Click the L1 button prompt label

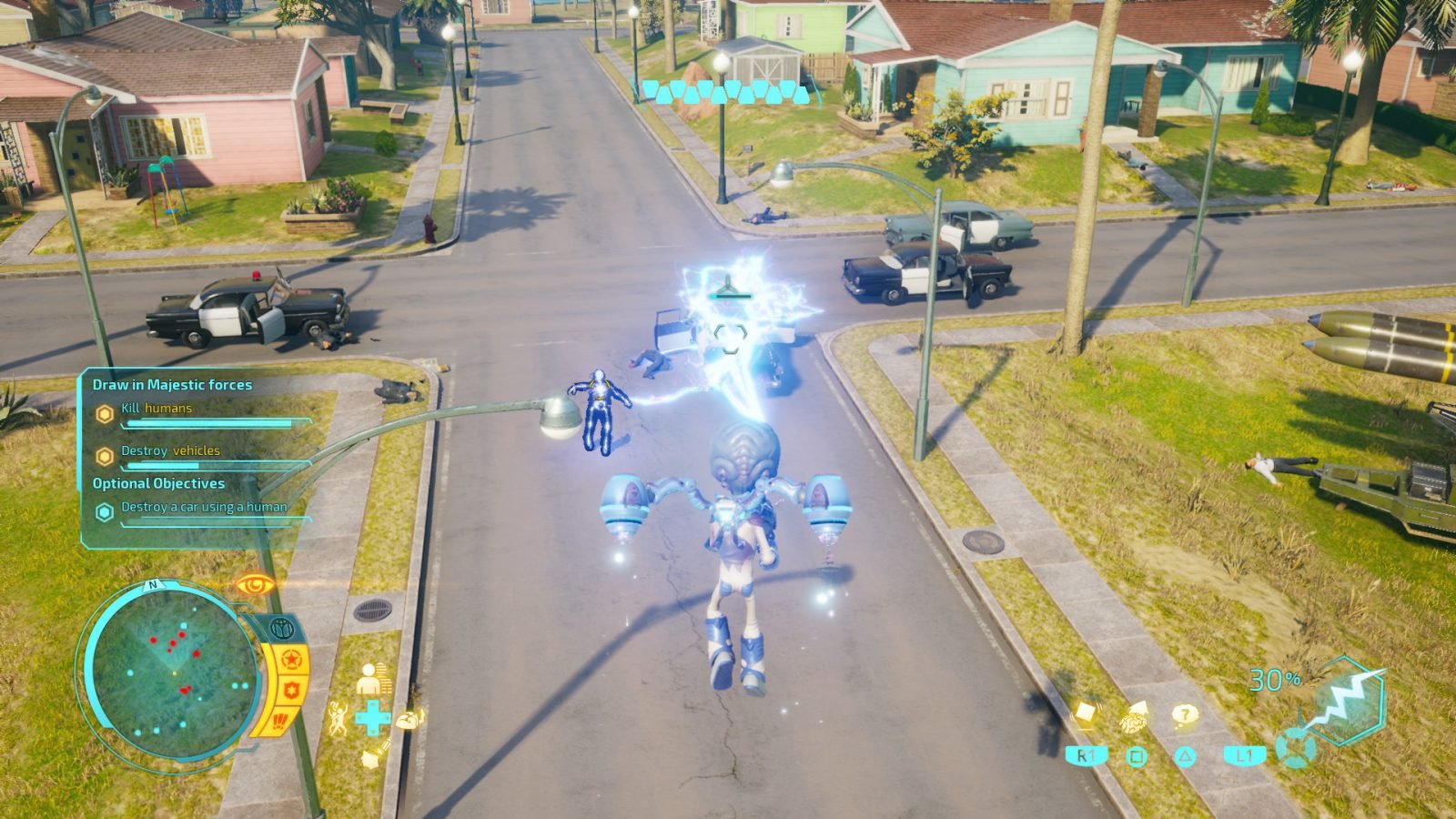point(1245,754)
